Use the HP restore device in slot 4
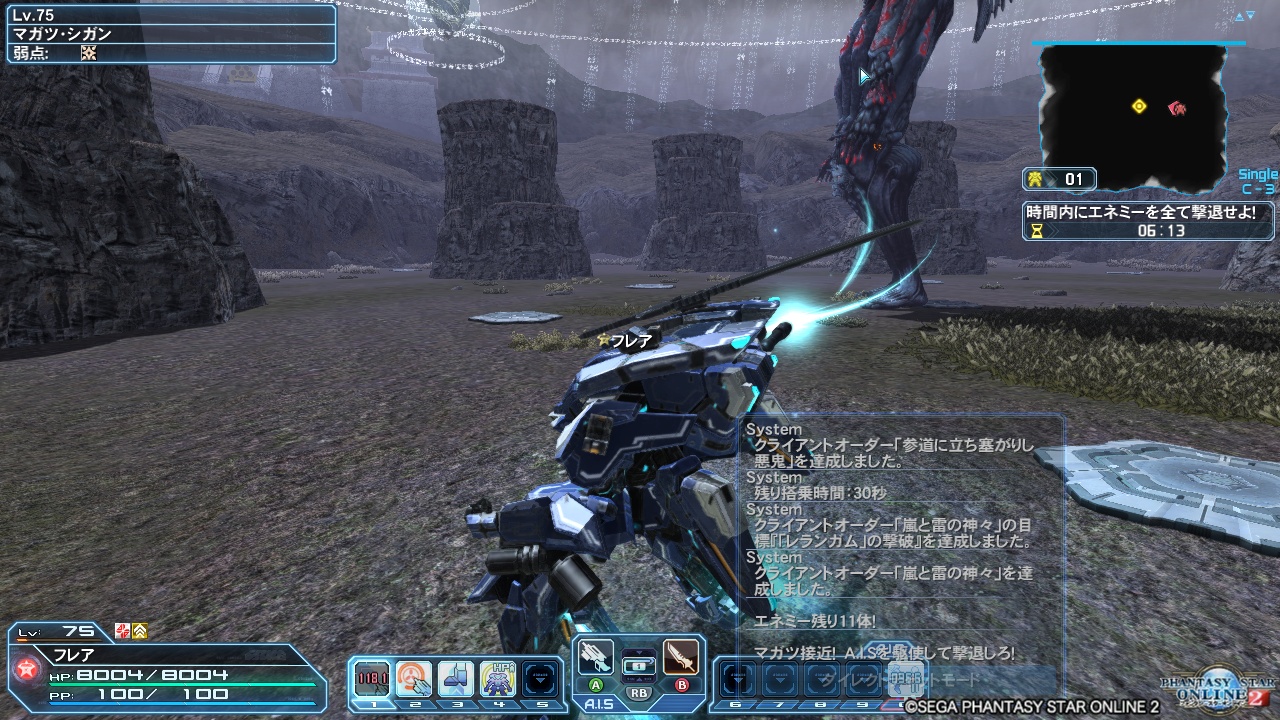1280x720 pixels. 496,677
